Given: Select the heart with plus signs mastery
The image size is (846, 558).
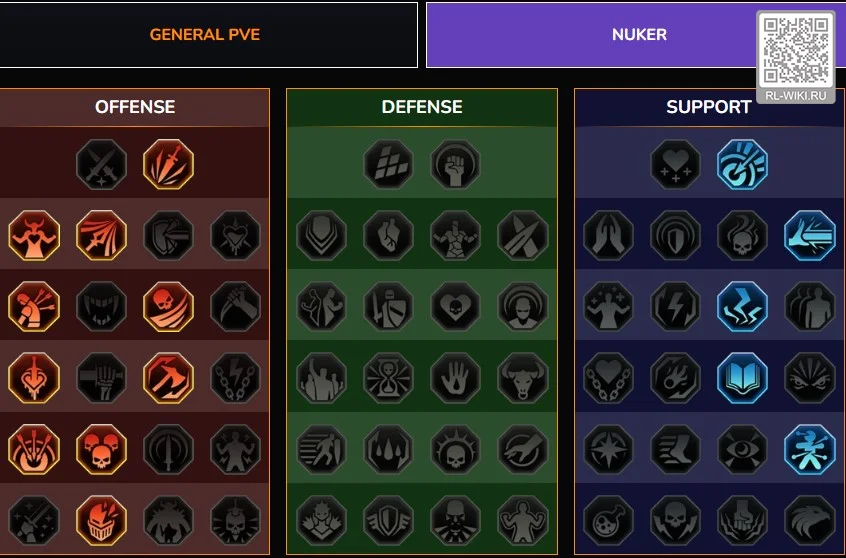Looking at the screenshot, I should pyautogui.click(x=676, y=164).
